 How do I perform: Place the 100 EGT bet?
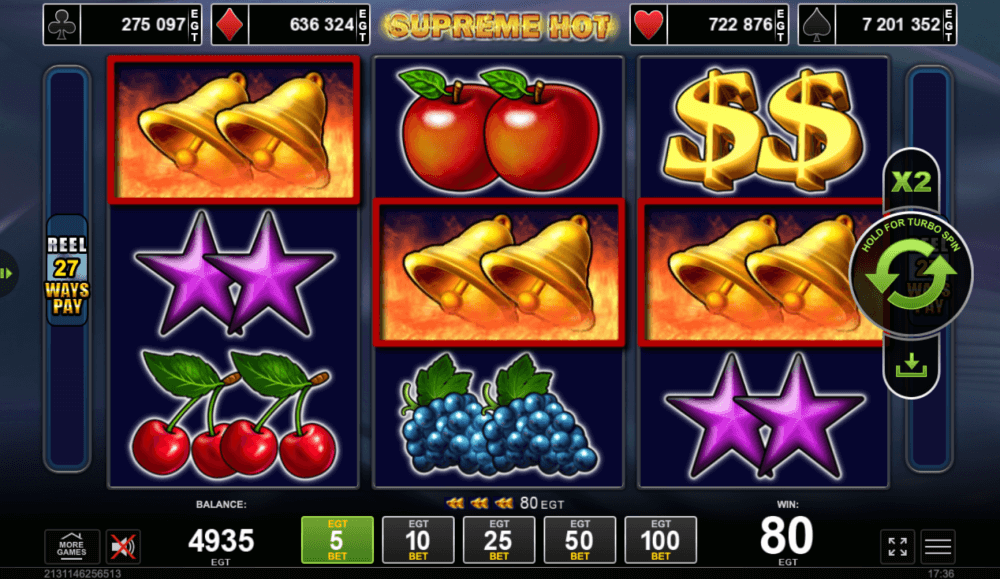coord(661,540)
